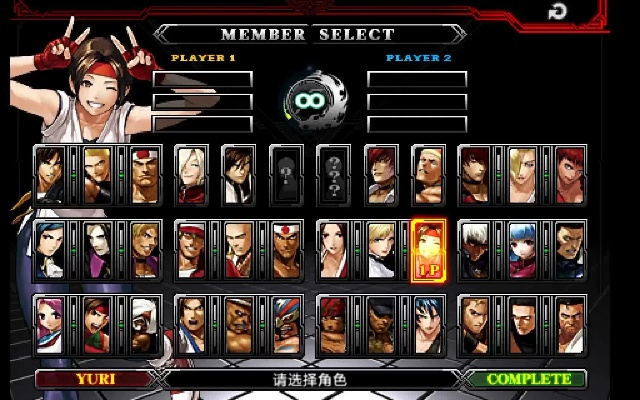Toggle the infinity orb icon

[308, 98]
